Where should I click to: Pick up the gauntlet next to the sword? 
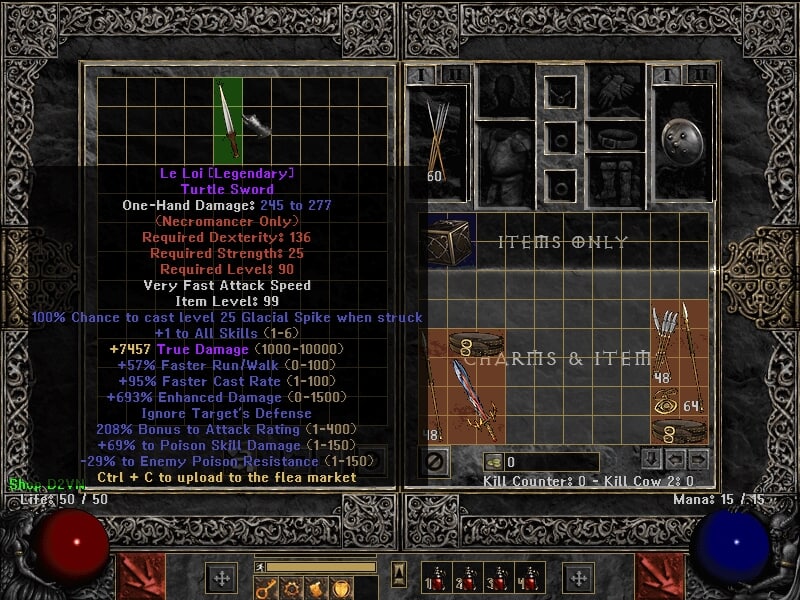click(x=257, y=125)
